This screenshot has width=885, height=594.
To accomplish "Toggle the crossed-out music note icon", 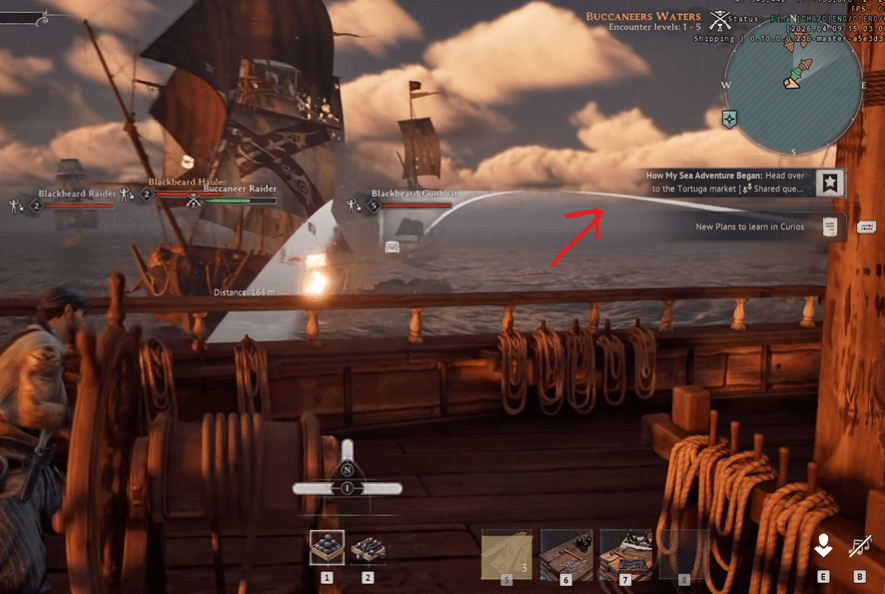I will (859, 546).
